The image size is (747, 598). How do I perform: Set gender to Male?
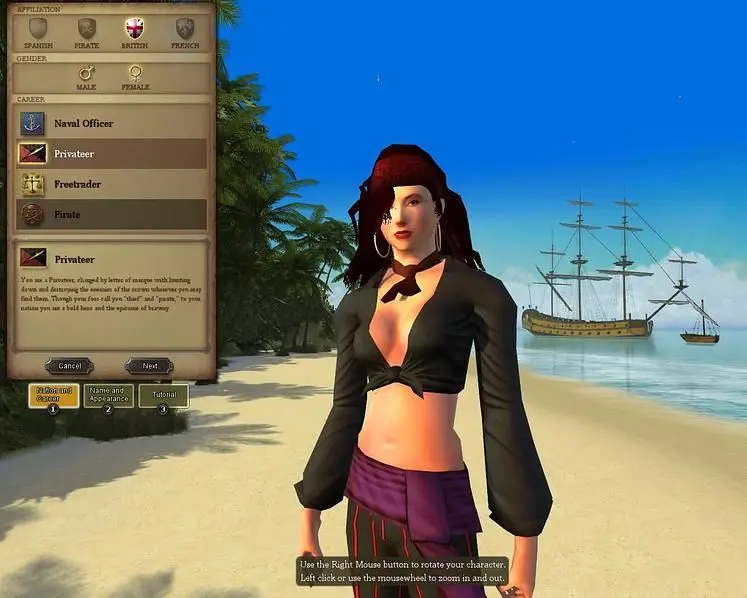click(87, 73)
